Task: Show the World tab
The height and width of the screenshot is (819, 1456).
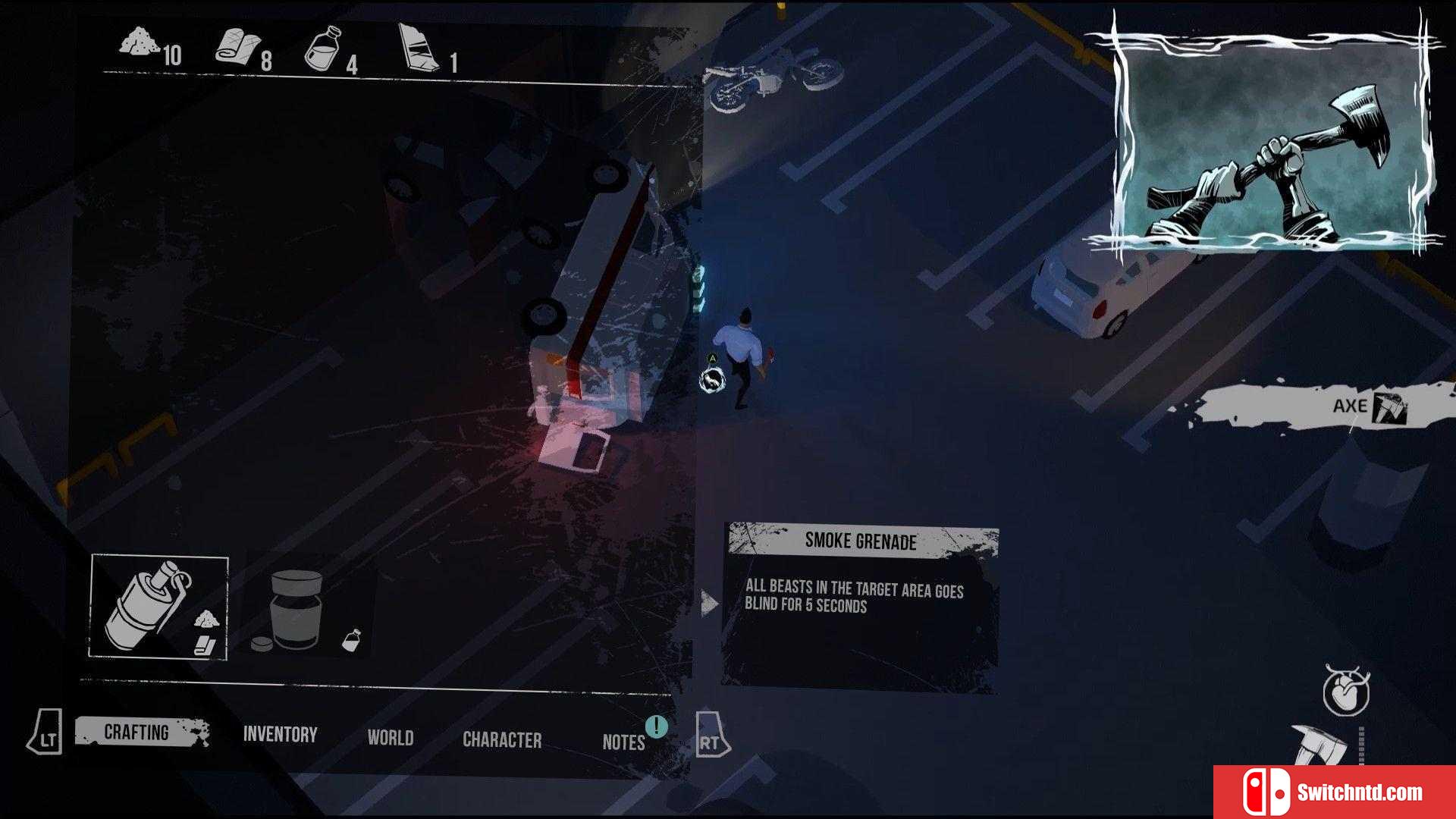Action: click(x=391, y=738)
